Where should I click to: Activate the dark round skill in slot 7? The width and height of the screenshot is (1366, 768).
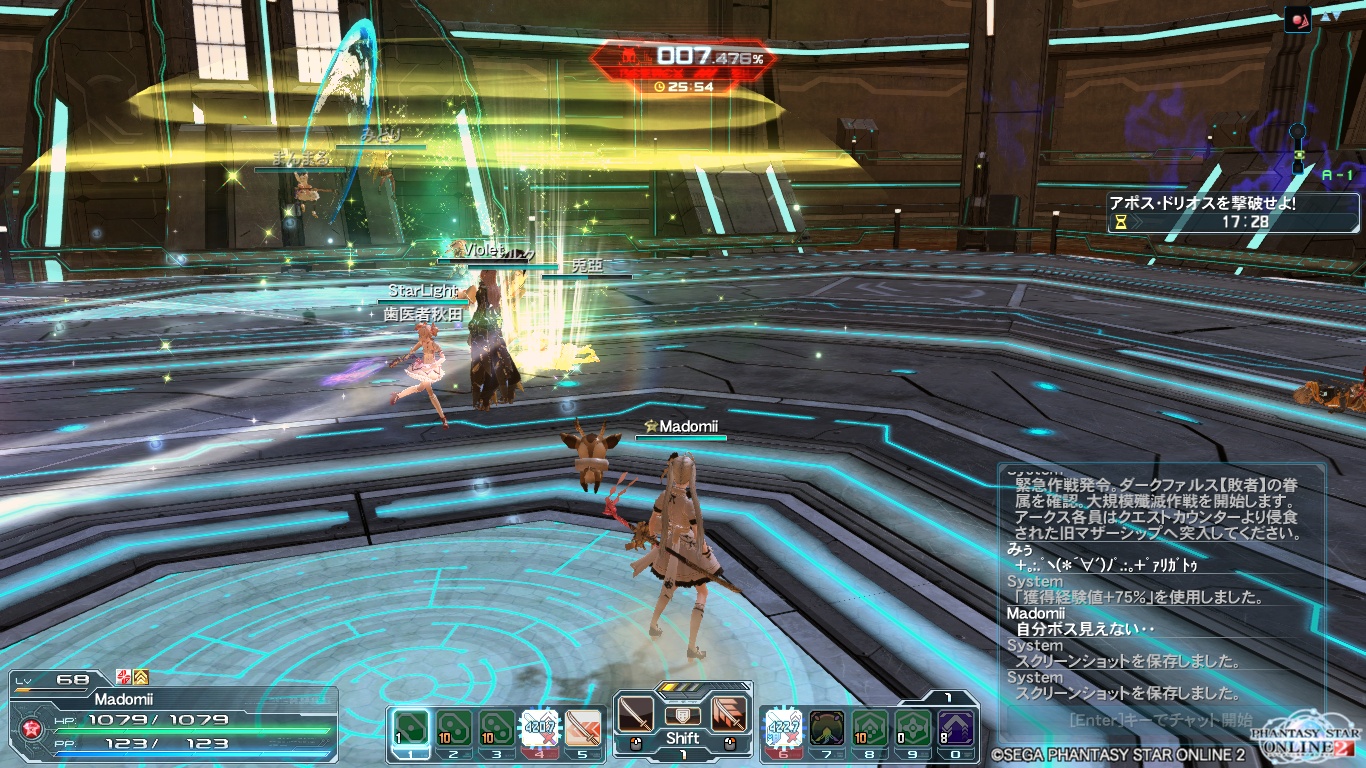coord(827,727)
